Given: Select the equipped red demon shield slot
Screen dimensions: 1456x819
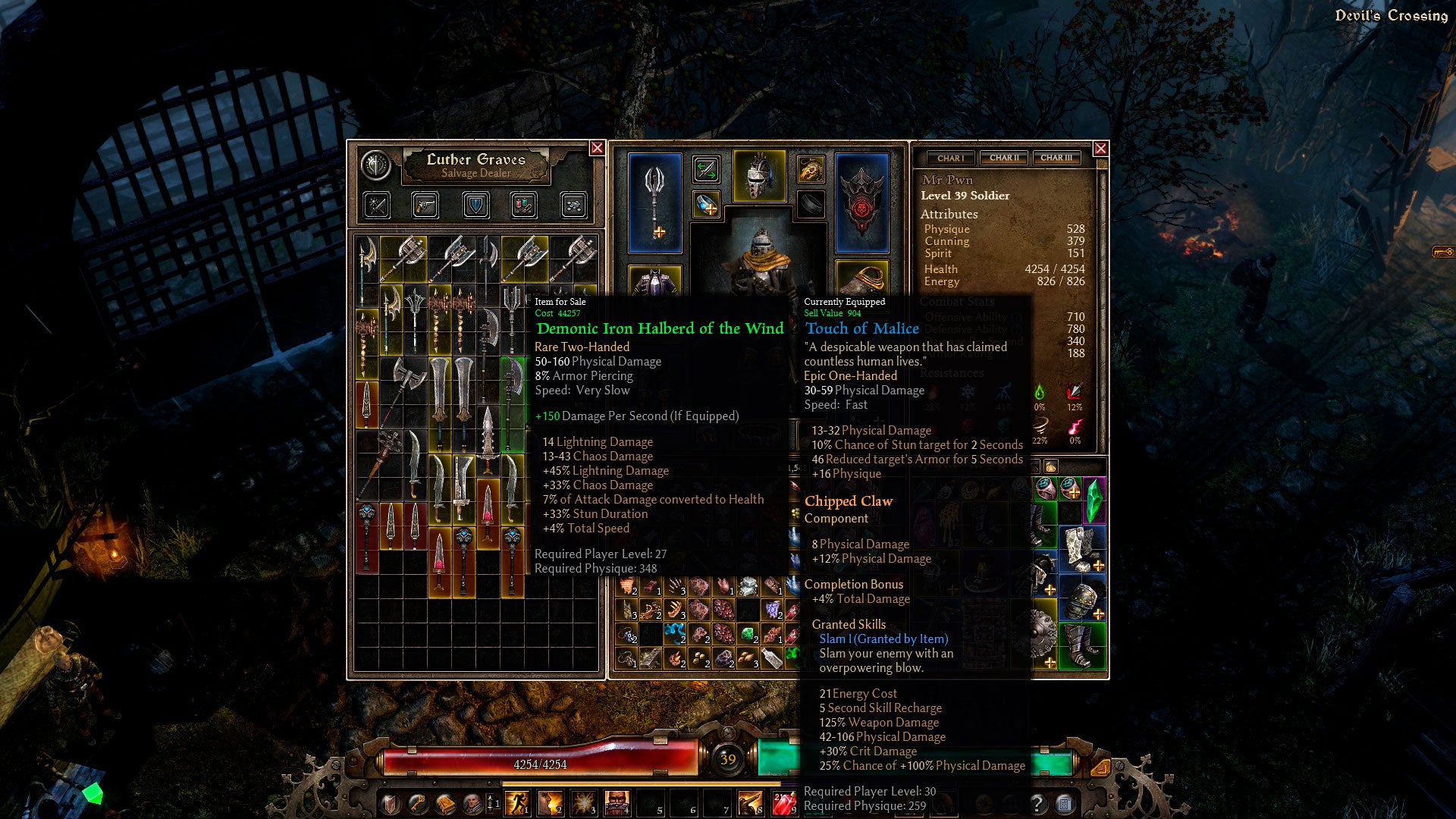Looking at the screenshot, I should 861,202.
